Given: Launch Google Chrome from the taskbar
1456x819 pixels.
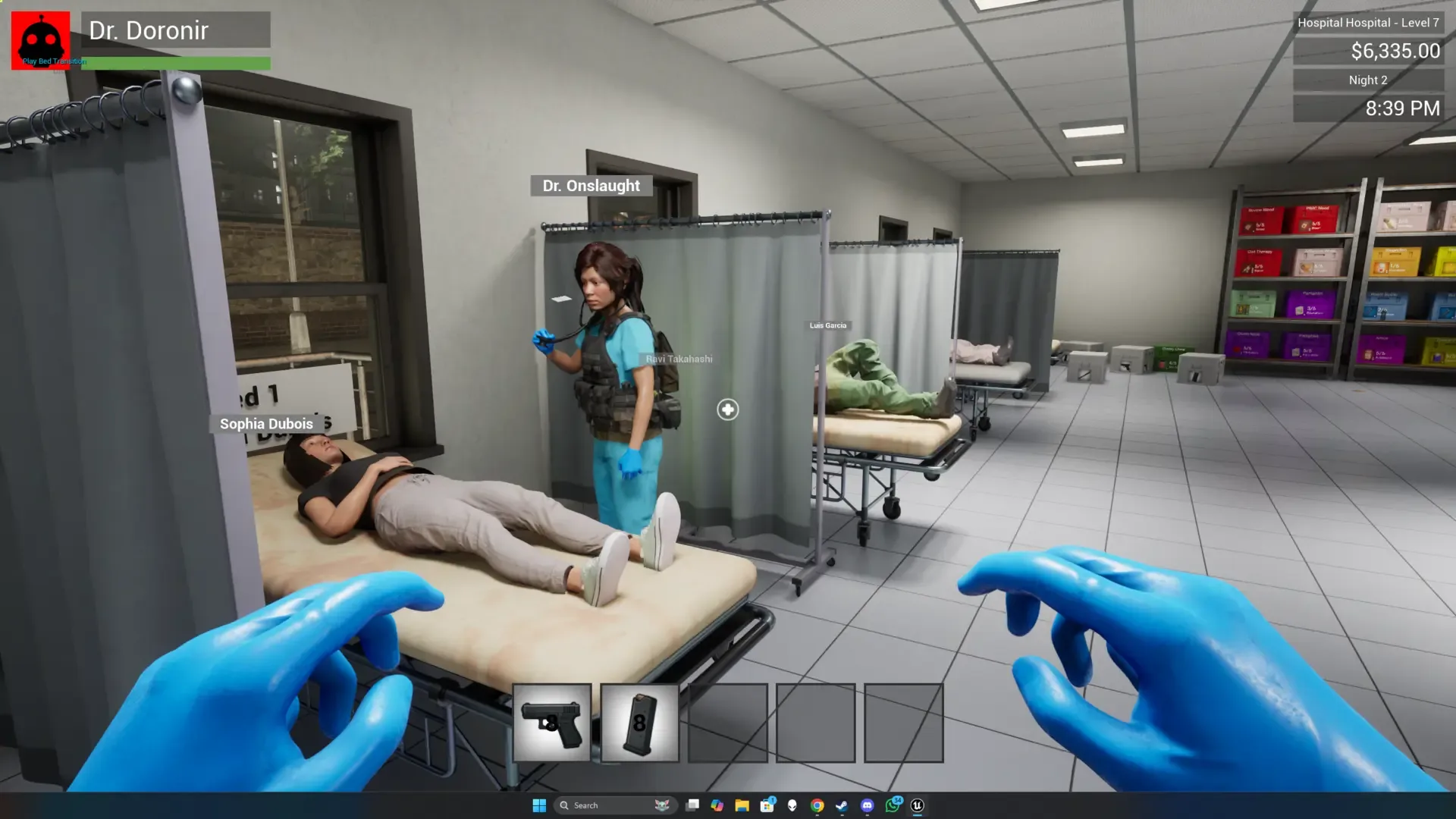Looking at the screenshot, I should pos(816,805).
